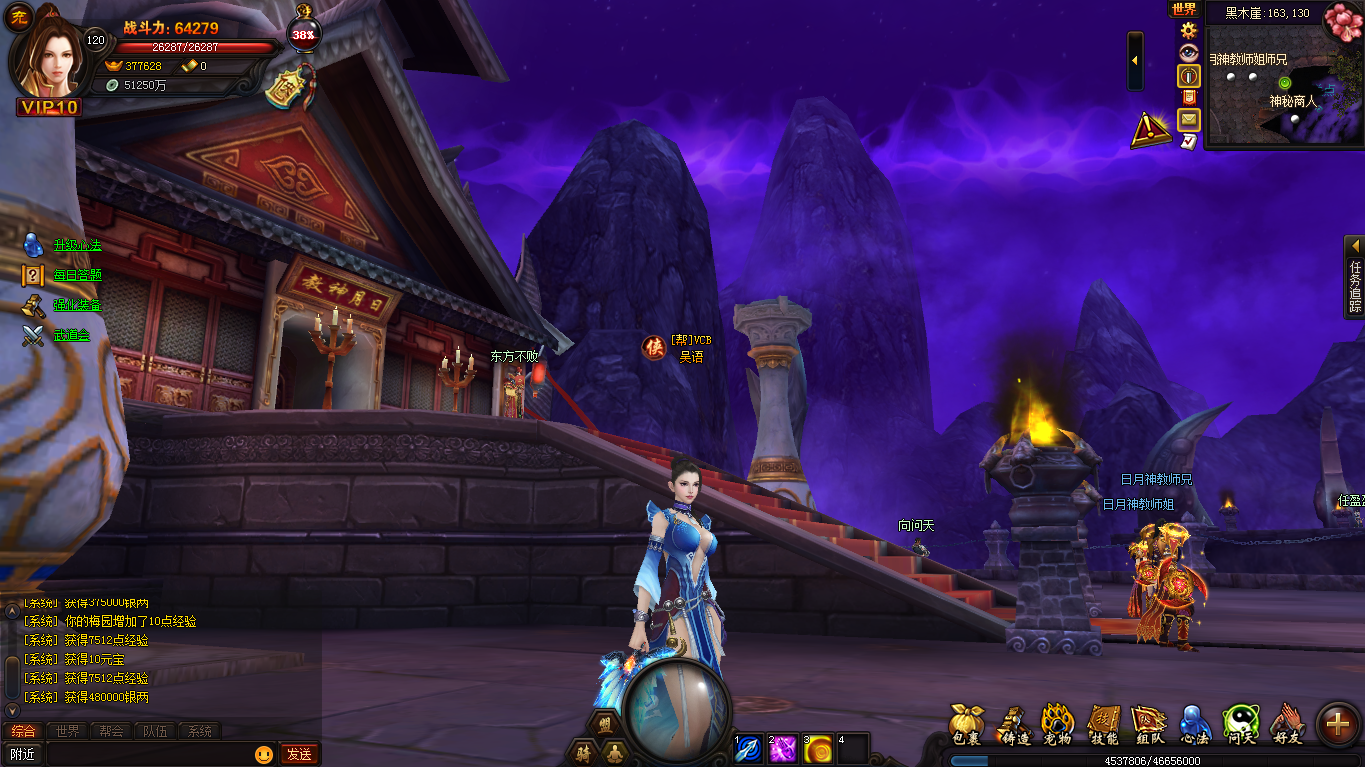Click the 升级心法 quick link

pos(77,245)
